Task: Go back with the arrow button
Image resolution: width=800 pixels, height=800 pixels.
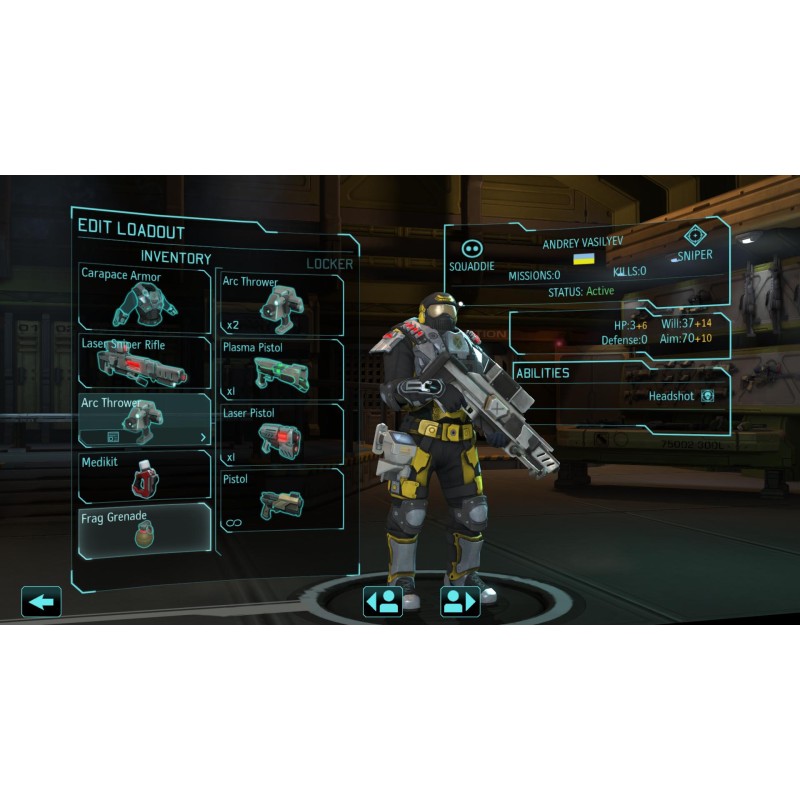Action: [x=41, y=601]
